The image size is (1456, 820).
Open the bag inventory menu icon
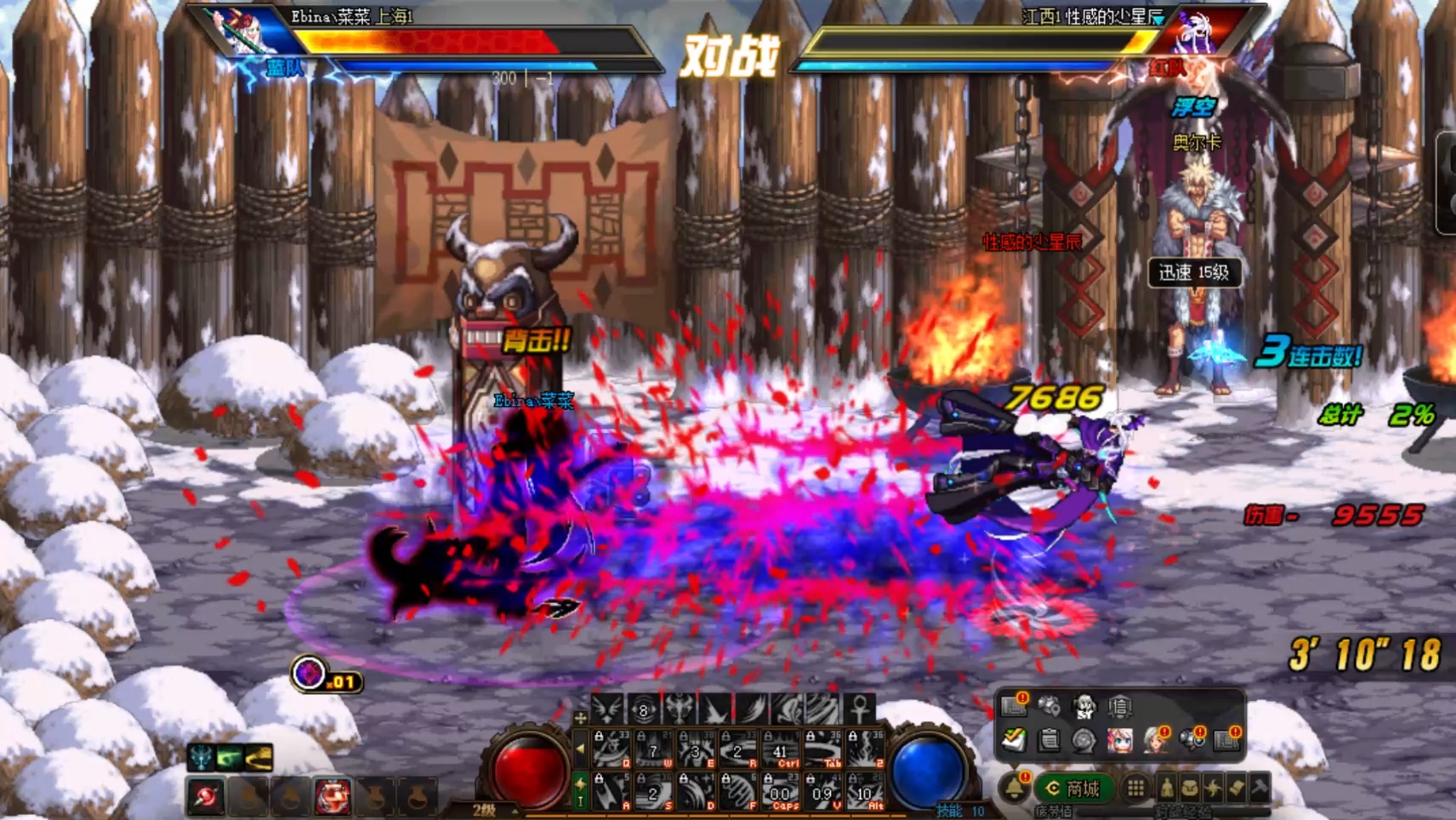click(1190, 789)
